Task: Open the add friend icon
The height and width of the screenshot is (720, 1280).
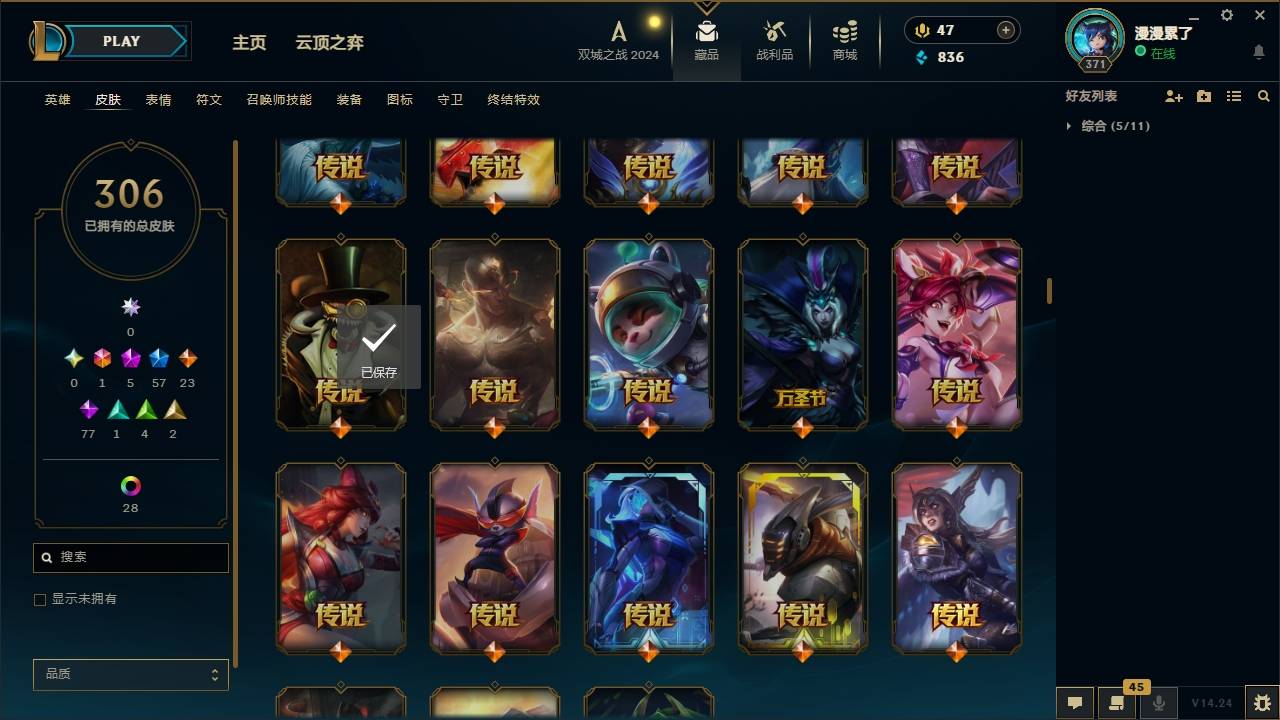Action: pyautogui.click(x=1173, y=96)
